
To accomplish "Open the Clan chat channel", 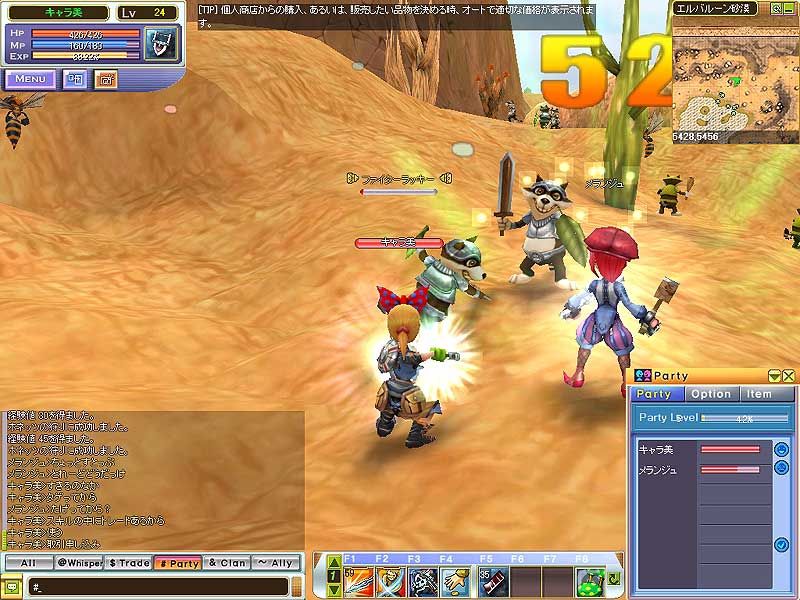I will click(x=227, y=563).
